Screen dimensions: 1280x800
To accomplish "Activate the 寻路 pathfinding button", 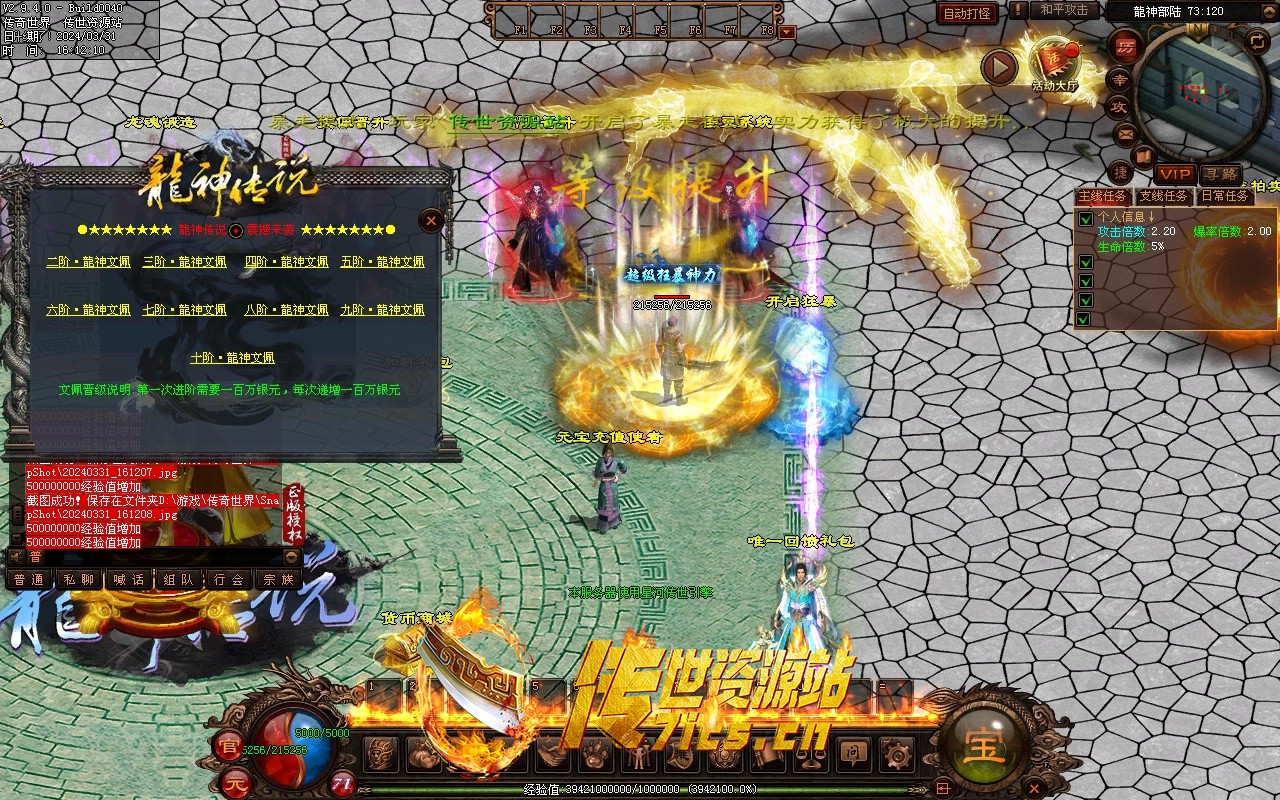I will [1220, 174].
